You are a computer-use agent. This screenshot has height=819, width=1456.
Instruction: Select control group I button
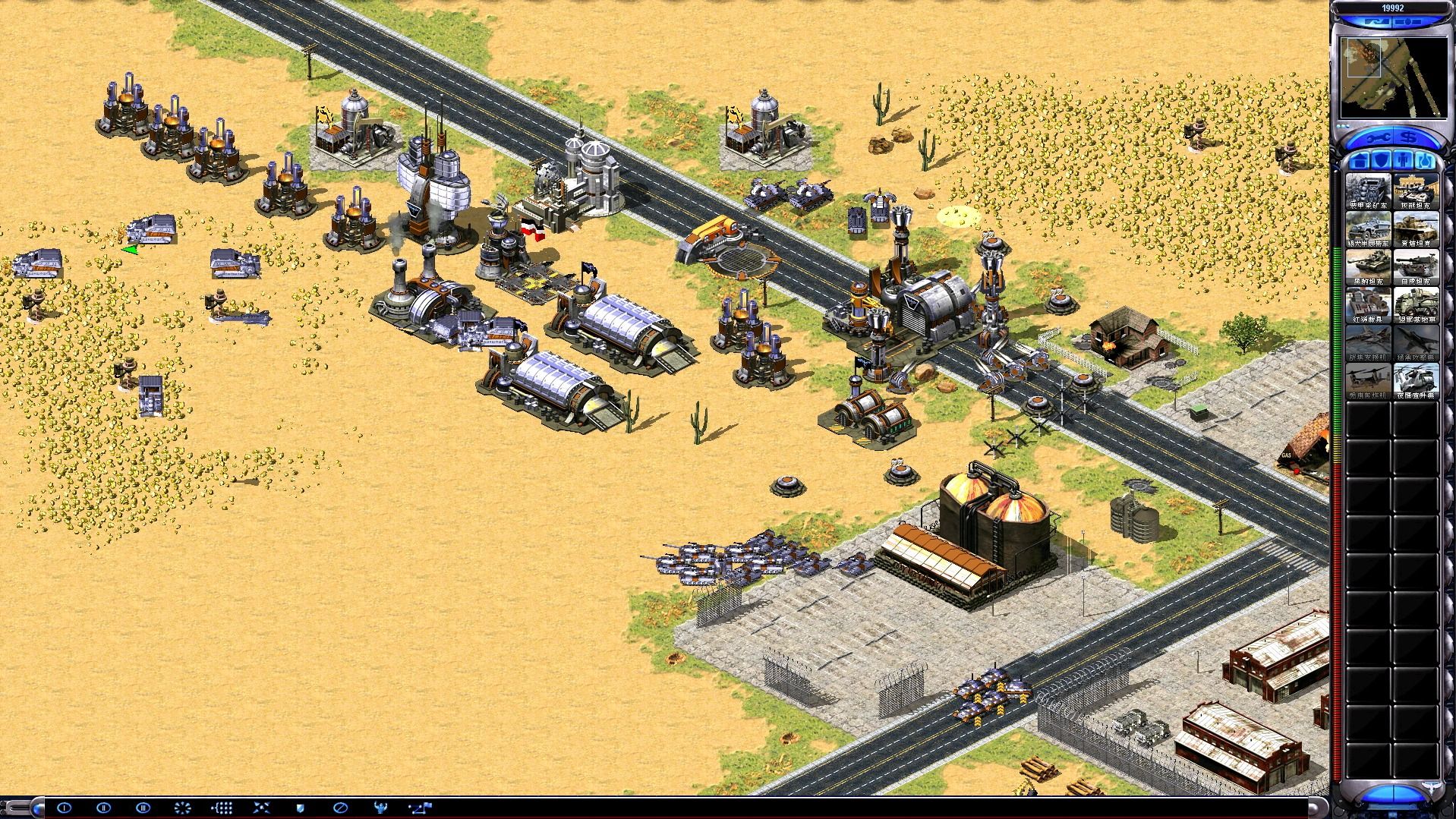point(65,808)
